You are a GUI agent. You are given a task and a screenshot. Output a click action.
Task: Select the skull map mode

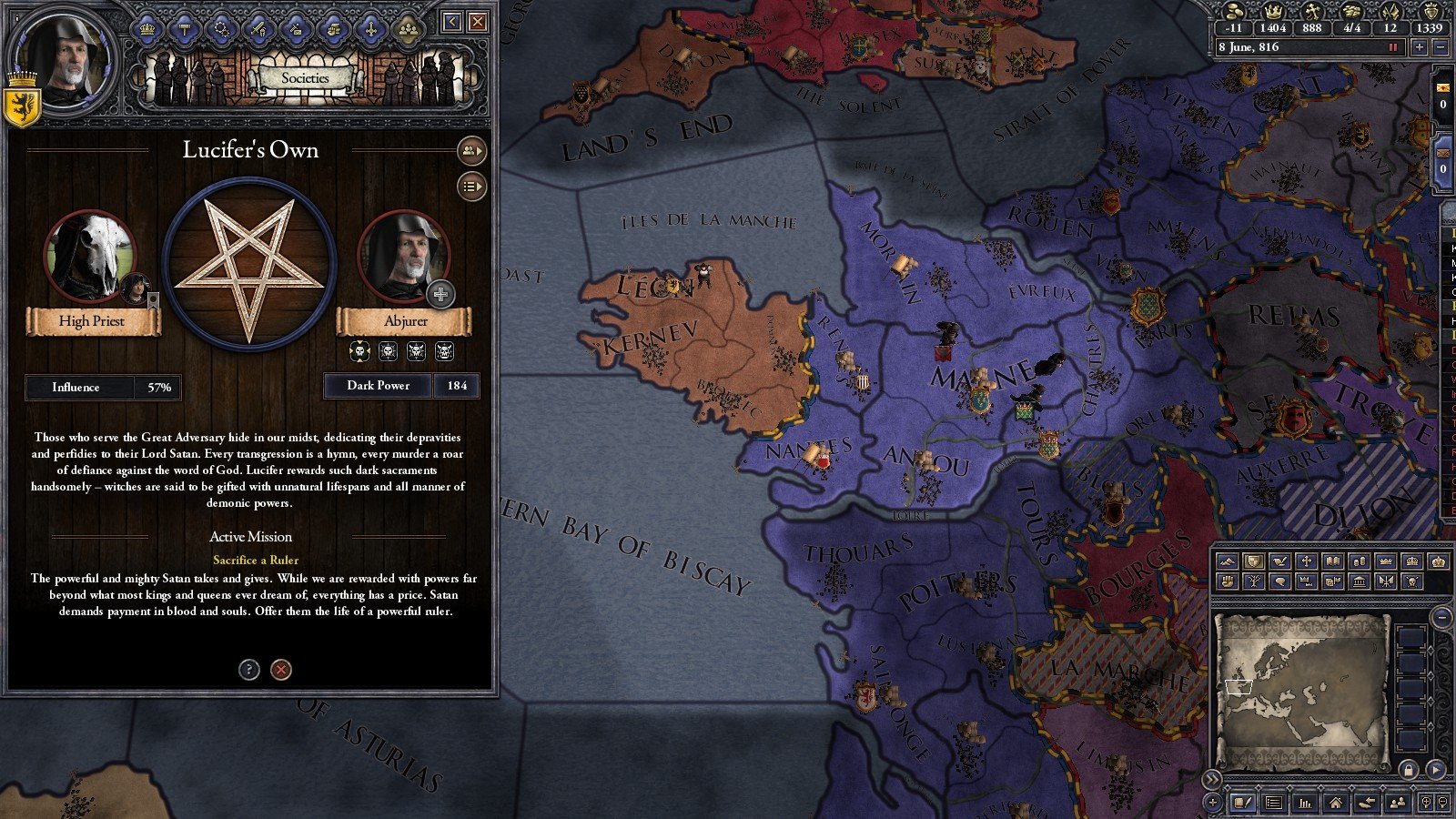click(1411, 580)
